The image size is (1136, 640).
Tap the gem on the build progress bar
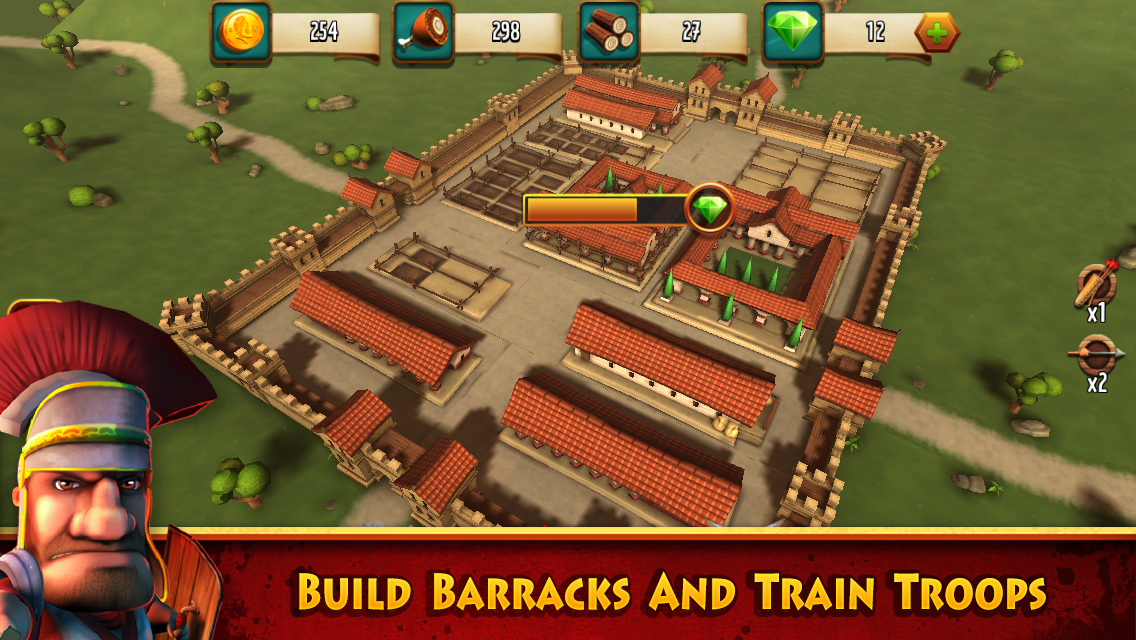[710, 209]
